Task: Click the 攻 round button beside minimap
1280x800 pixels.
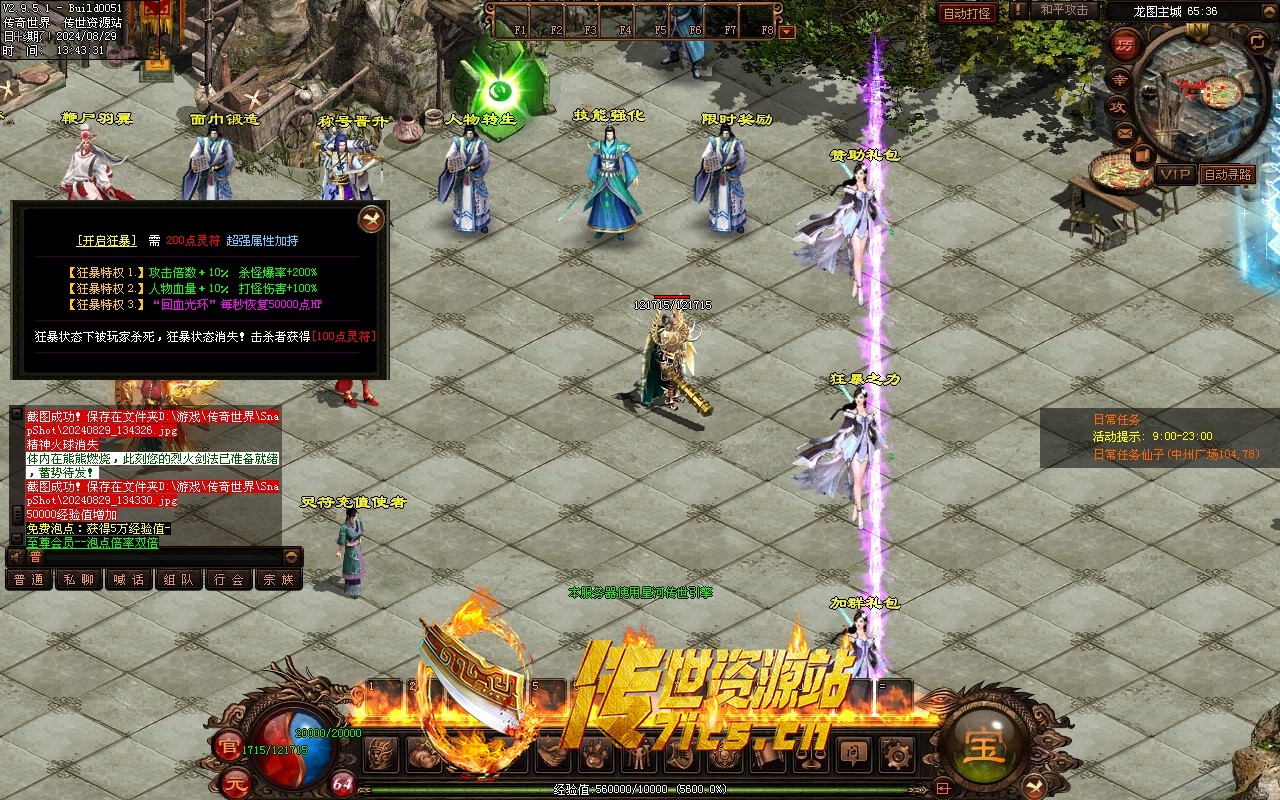Action: point(1118,106)
